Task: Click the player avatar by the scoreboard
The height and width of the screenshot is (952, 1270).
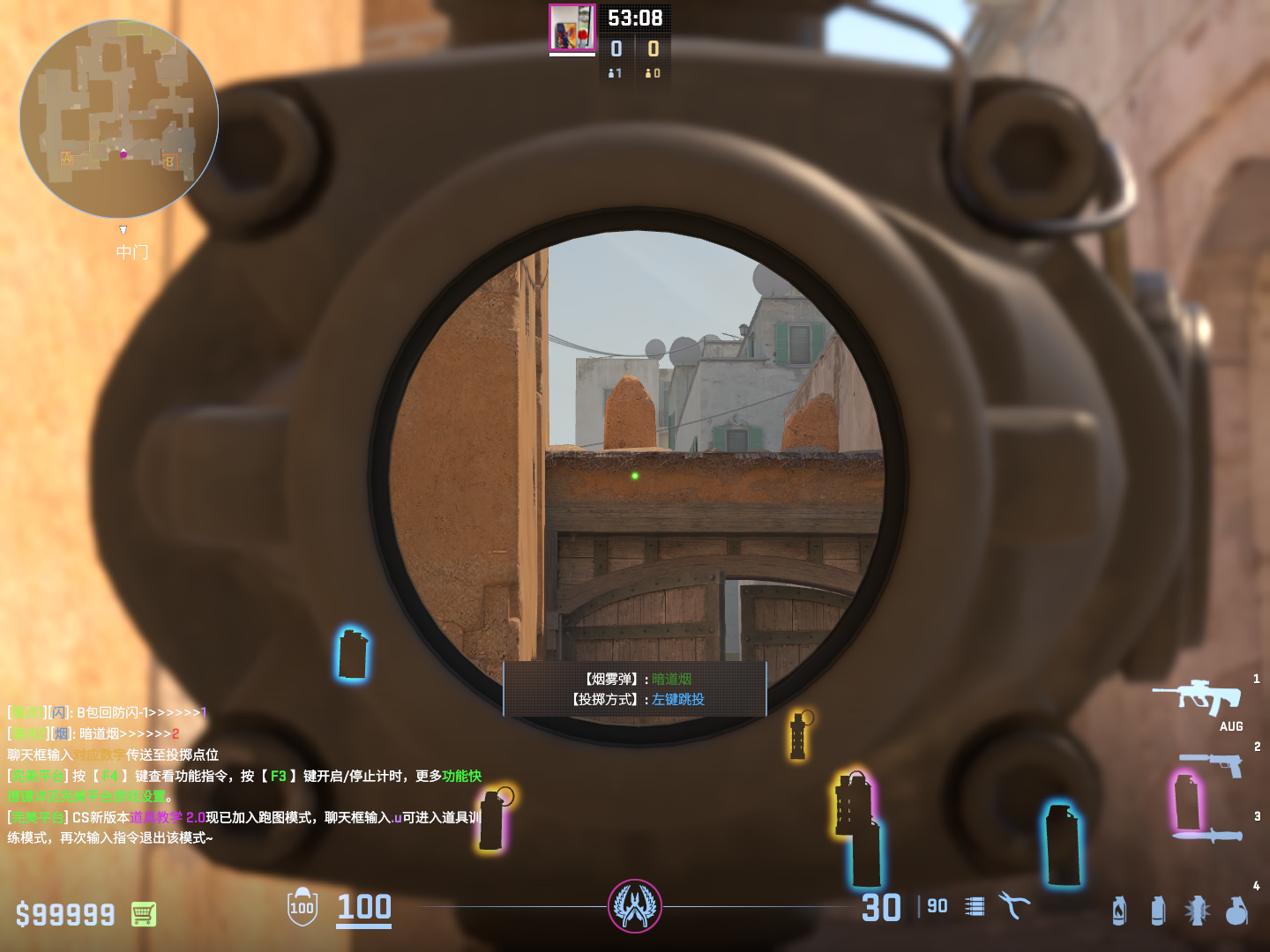Action: [572, 28]
